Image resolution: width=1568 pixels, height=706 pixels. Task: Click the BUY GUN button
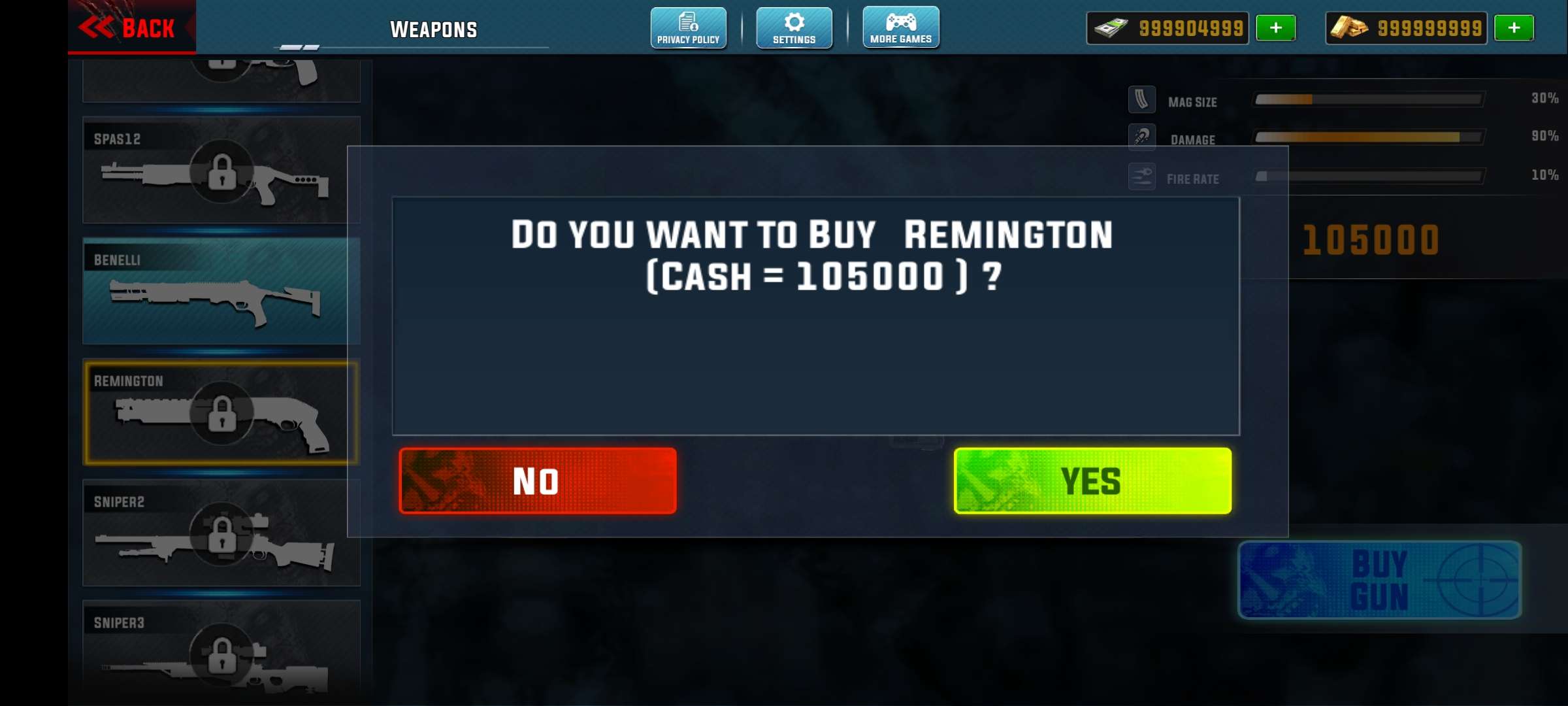coord(1379,580)
